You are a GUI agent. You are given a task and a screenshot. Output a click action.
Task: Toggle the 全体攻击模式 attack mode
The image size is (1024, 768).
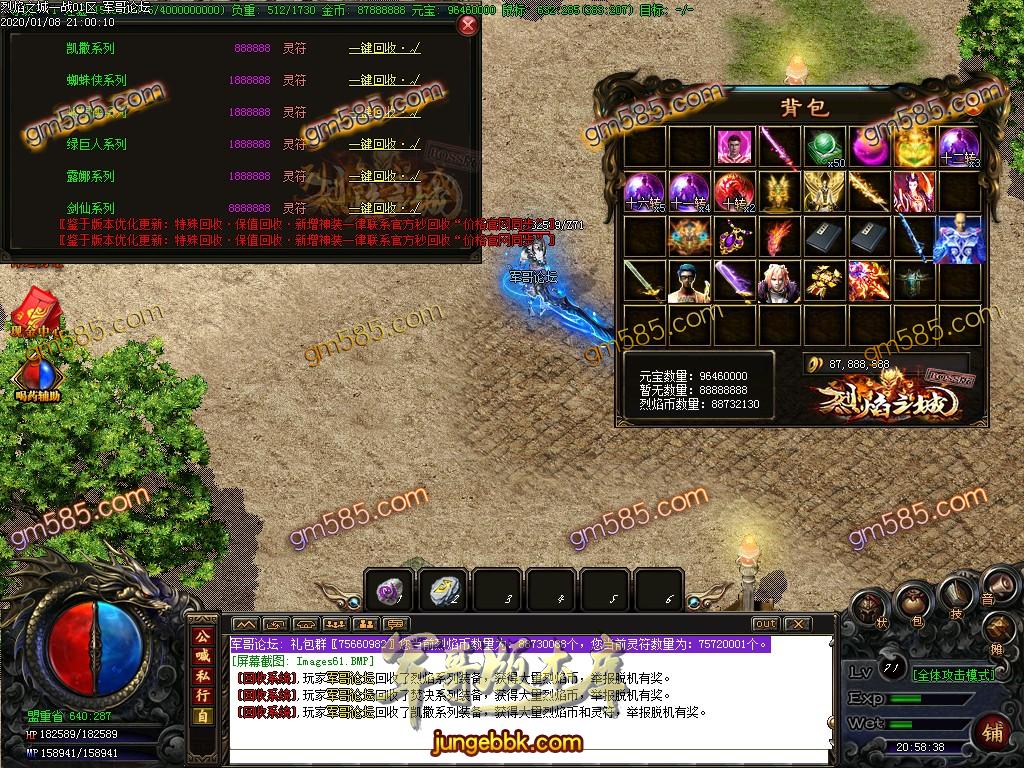click(x=954, y=675)
